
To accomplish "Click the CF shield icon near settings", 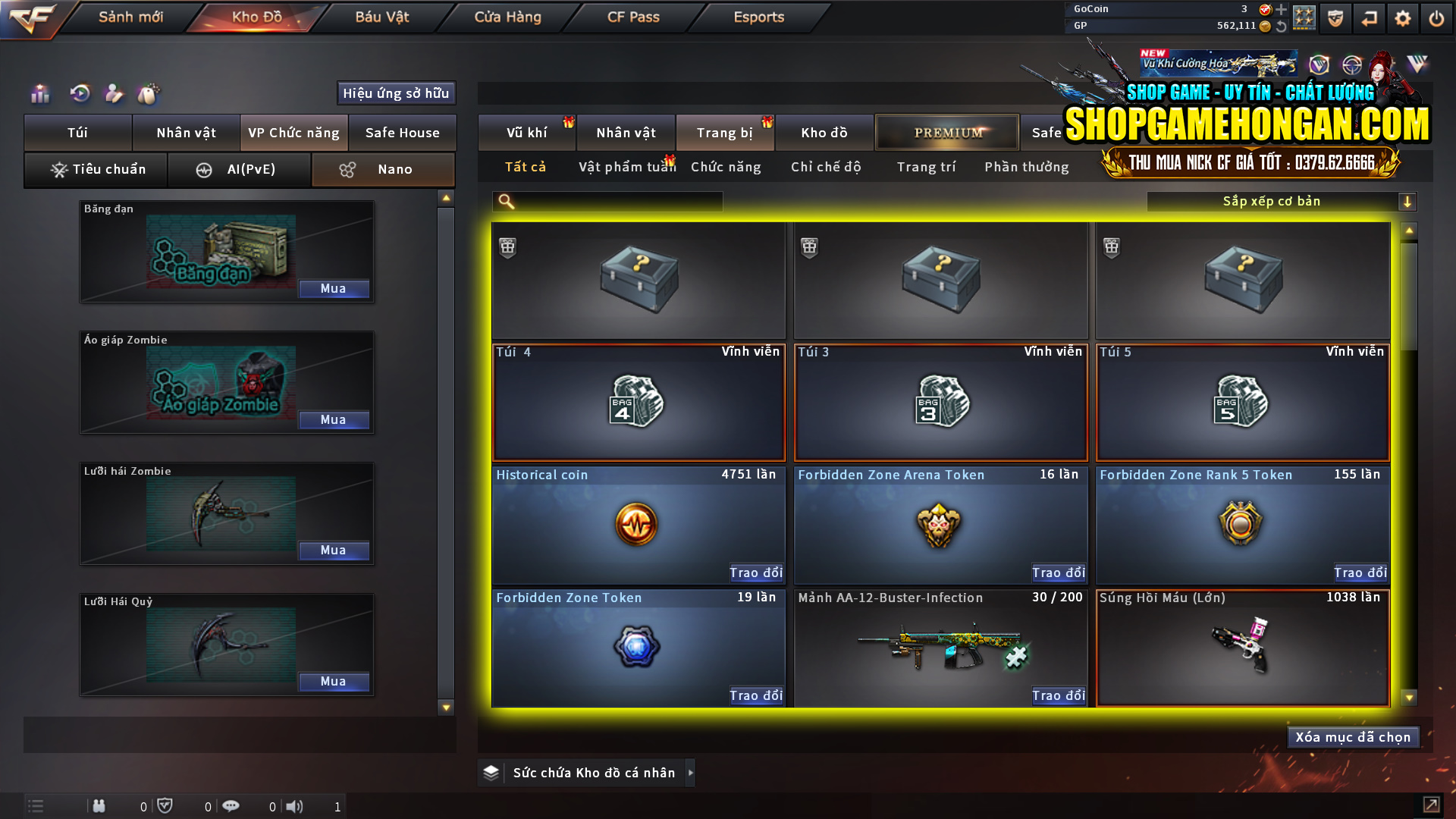I will pyautogui.click(x=1334, y=17).
